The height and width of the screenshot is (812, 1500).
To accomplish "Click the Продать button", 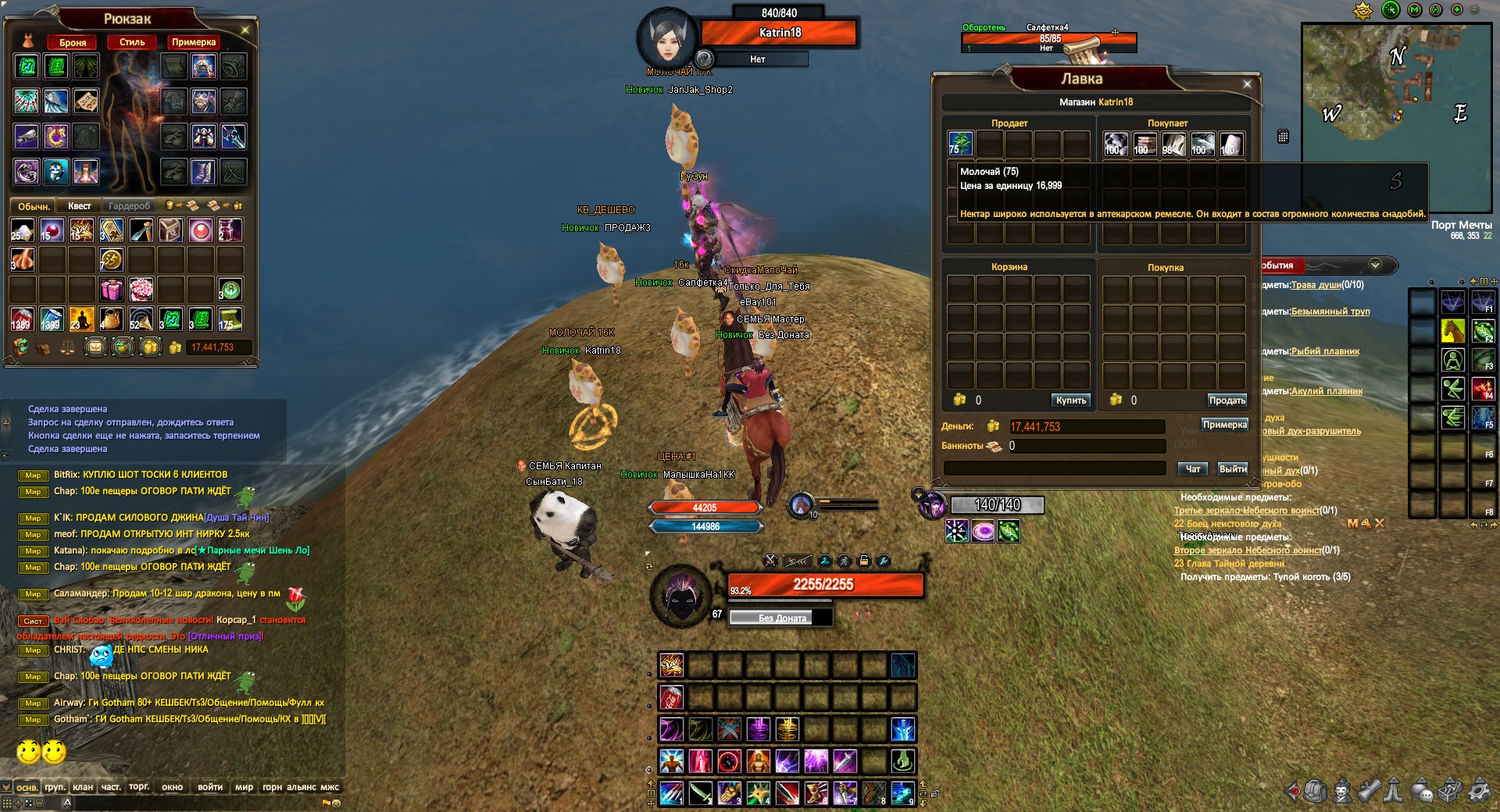I will (x=1227, y=401).
